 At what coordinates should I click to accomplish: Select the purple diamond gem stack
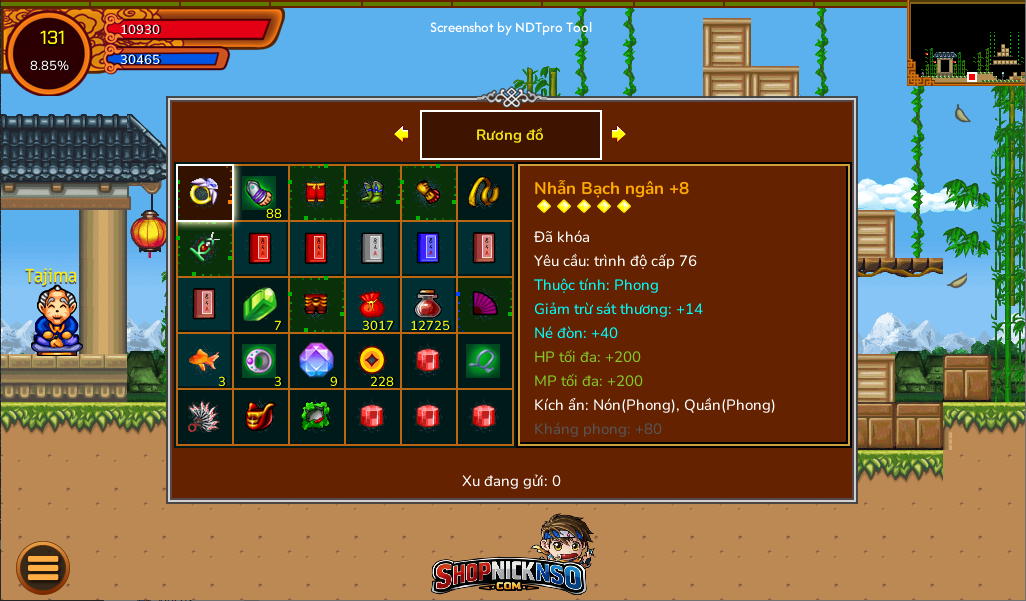click(316, 361)
